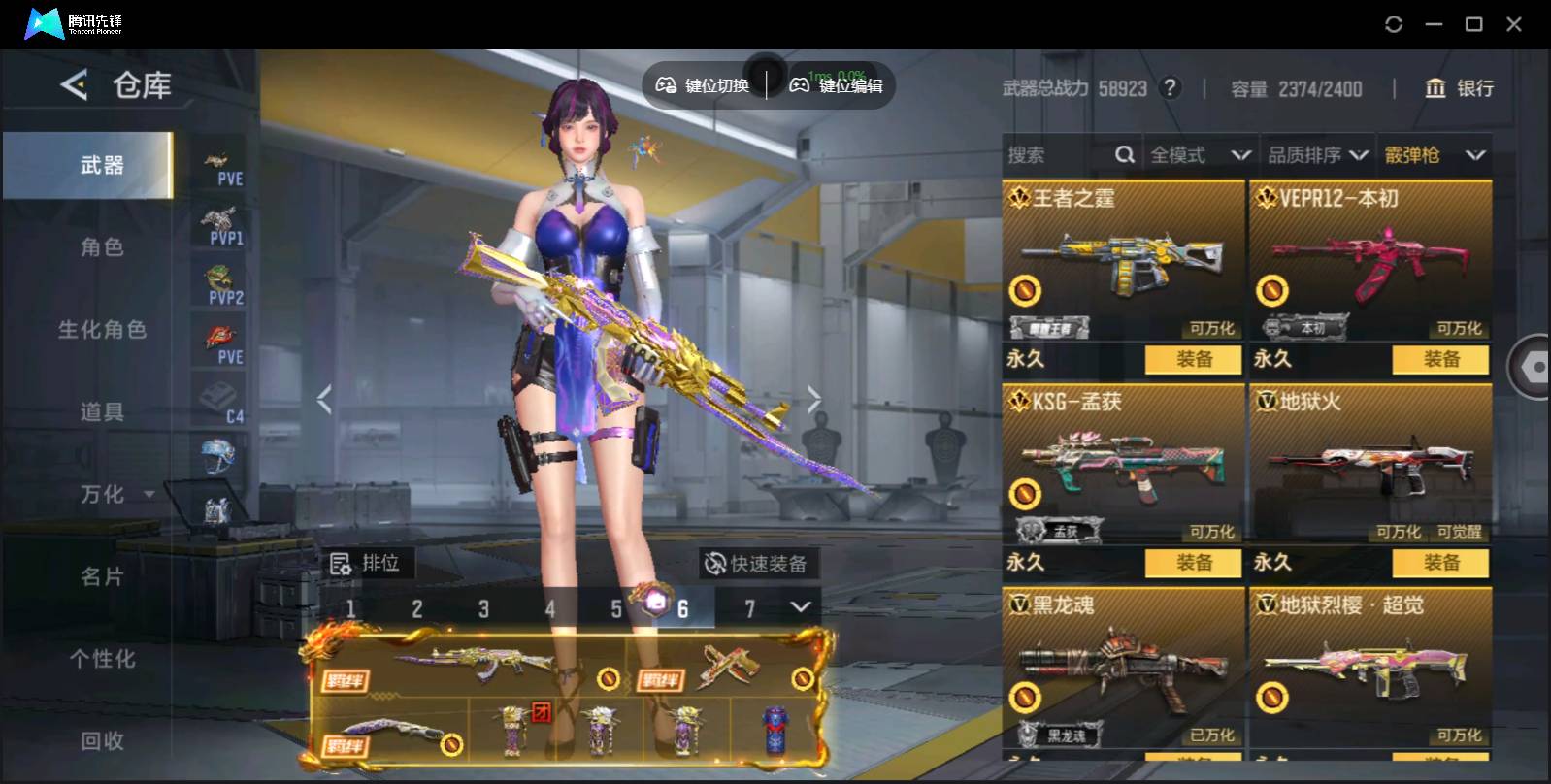
Task: Switch to the 角色 tab
Action: [x=102, y=247]
